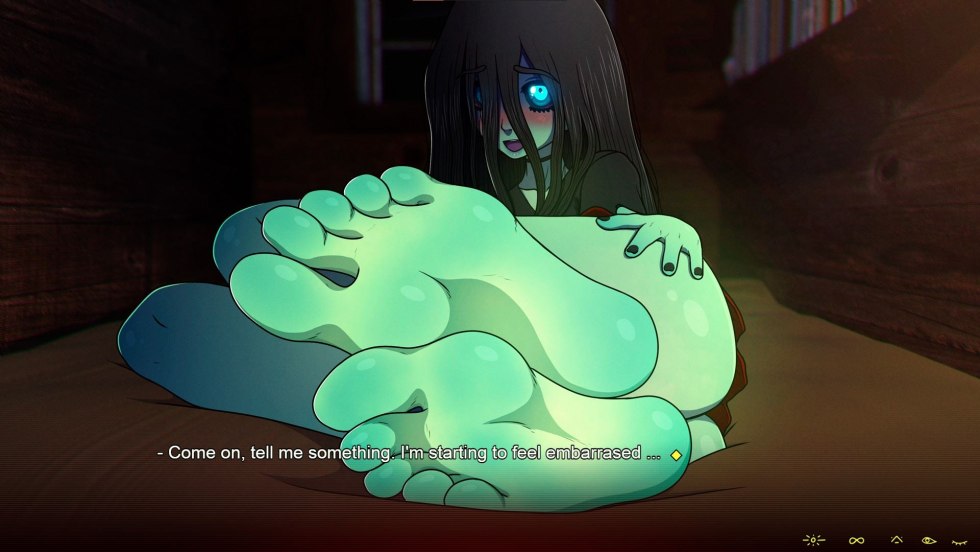Image resolution: width=980 pixels, height=552 pixels.
Task: Click the closed eye icon
Action: pos(958,541)
